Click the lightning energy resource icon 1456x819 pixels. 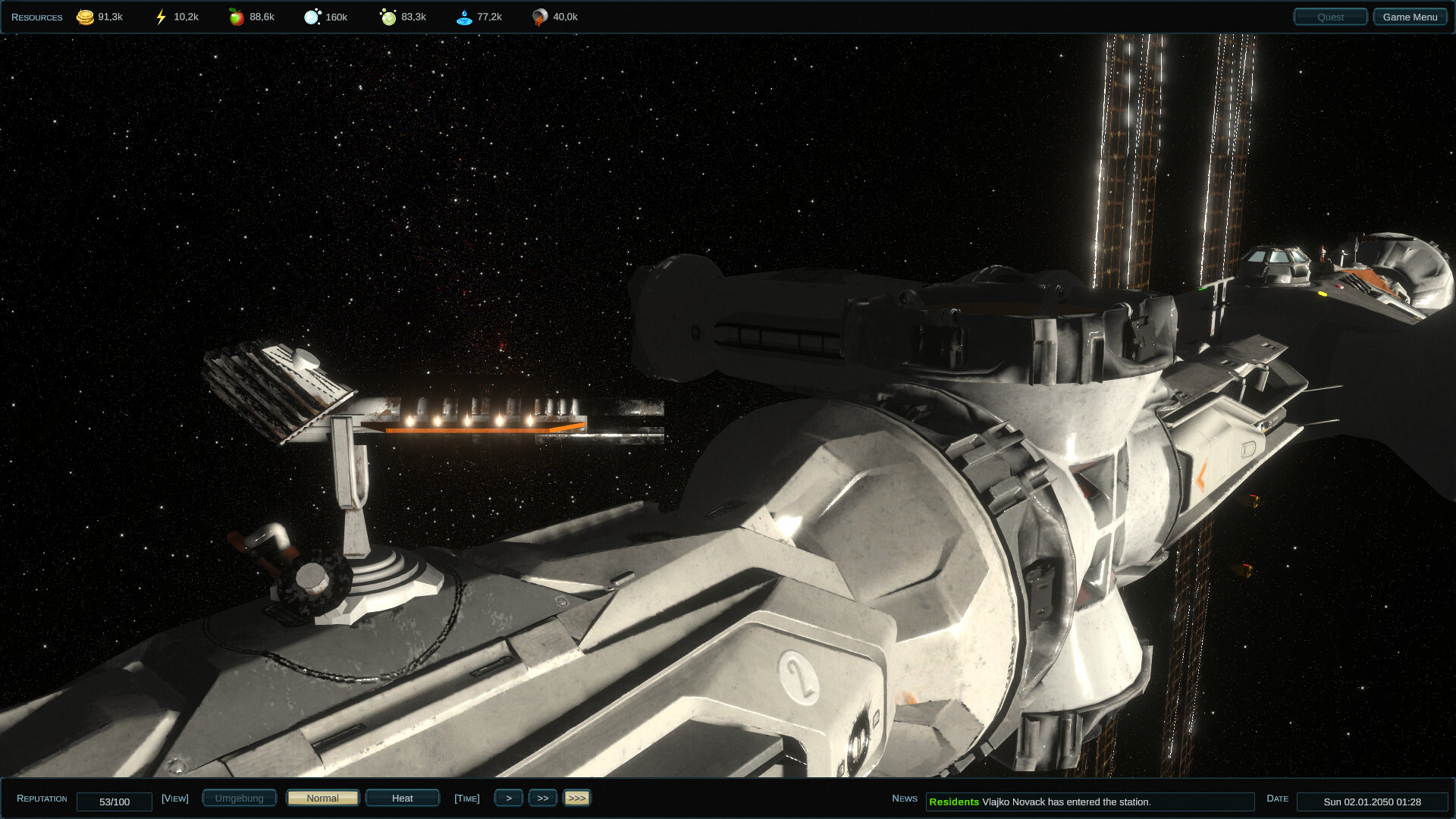(x=160, y=16)
